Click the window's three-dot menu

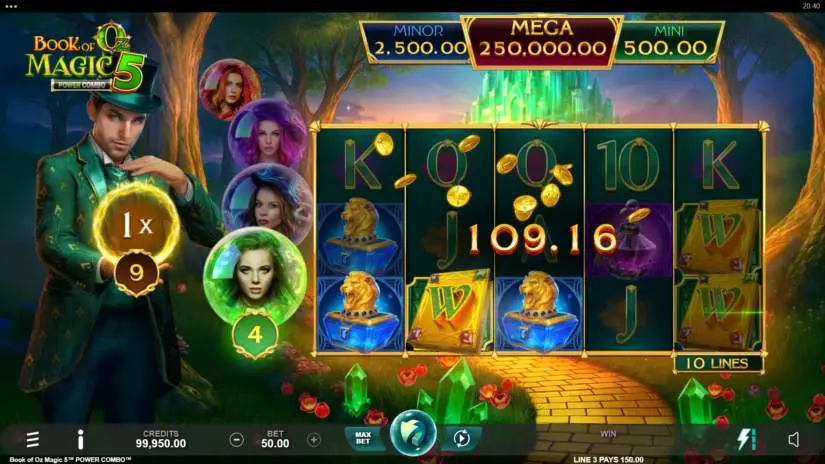point(12,5)
